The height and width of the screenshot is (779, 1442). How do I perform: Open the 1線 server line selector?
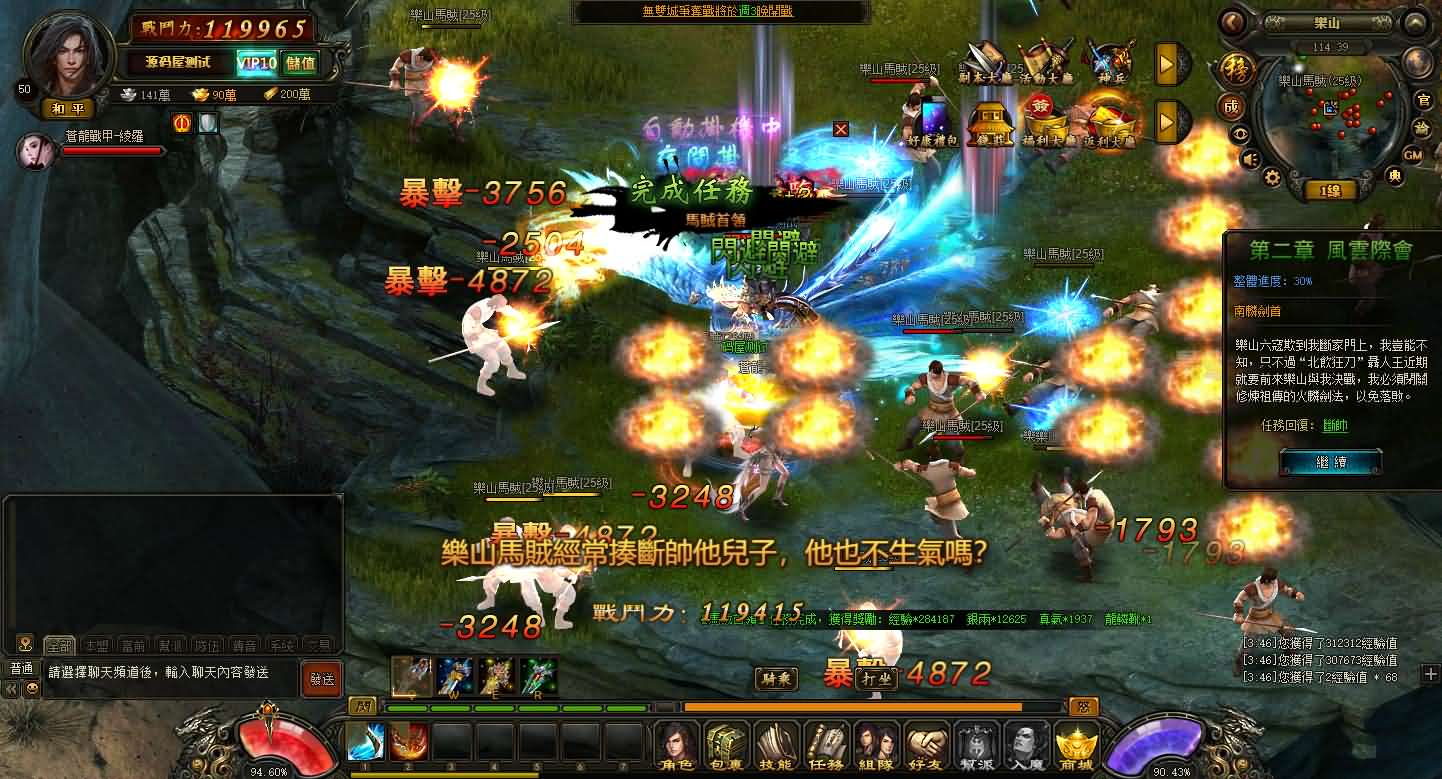[1333, 187]
